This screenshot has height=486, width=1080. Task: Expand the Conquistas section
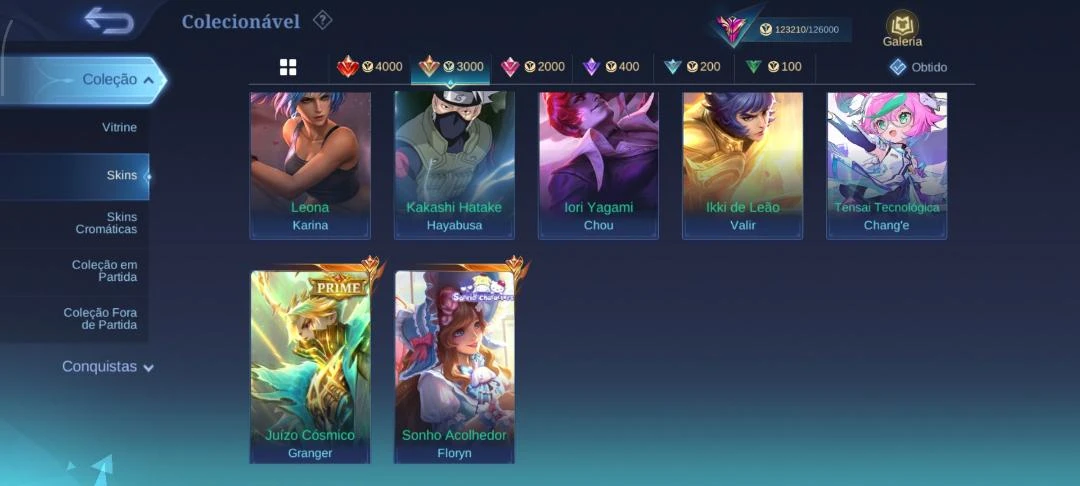click(x=108, y=367)
